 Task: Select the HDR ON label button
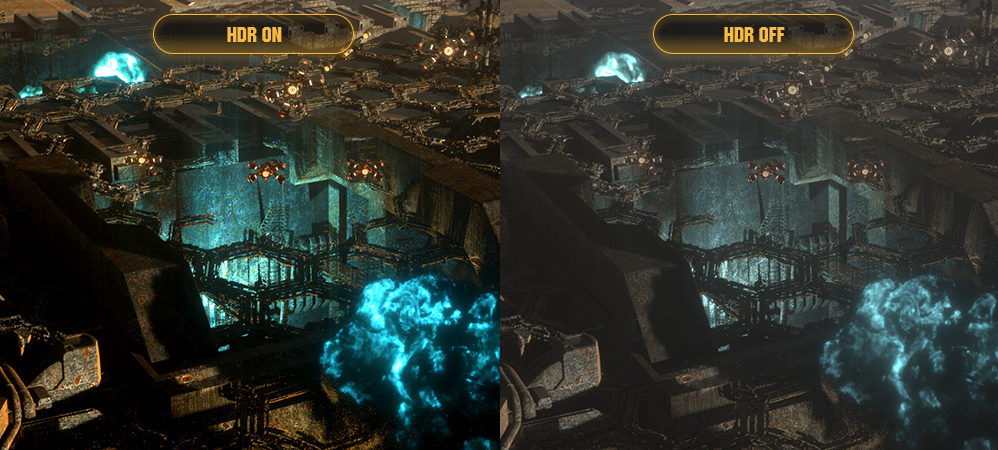253,35
